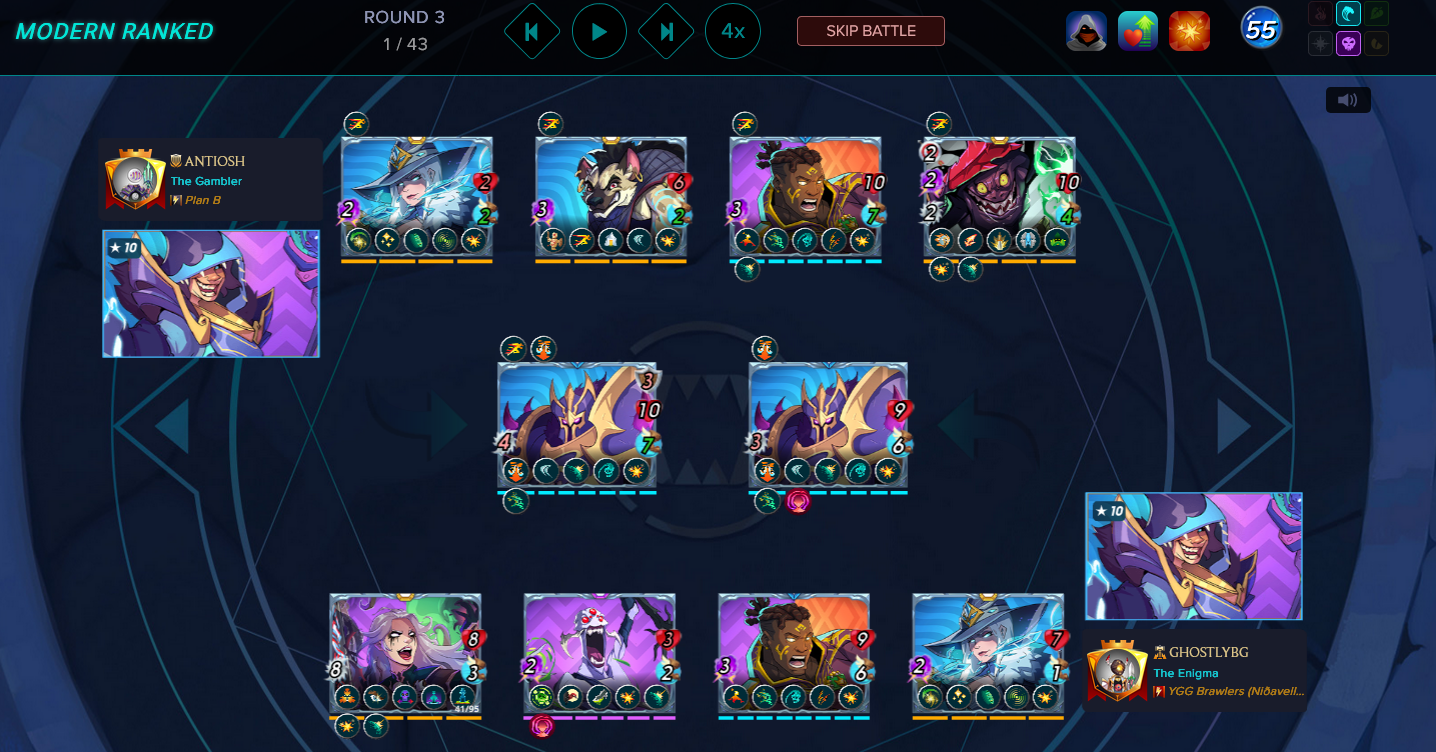View the orange explosion ruleset icon
Screen dimensions: 1436x752
point(1190,31)
